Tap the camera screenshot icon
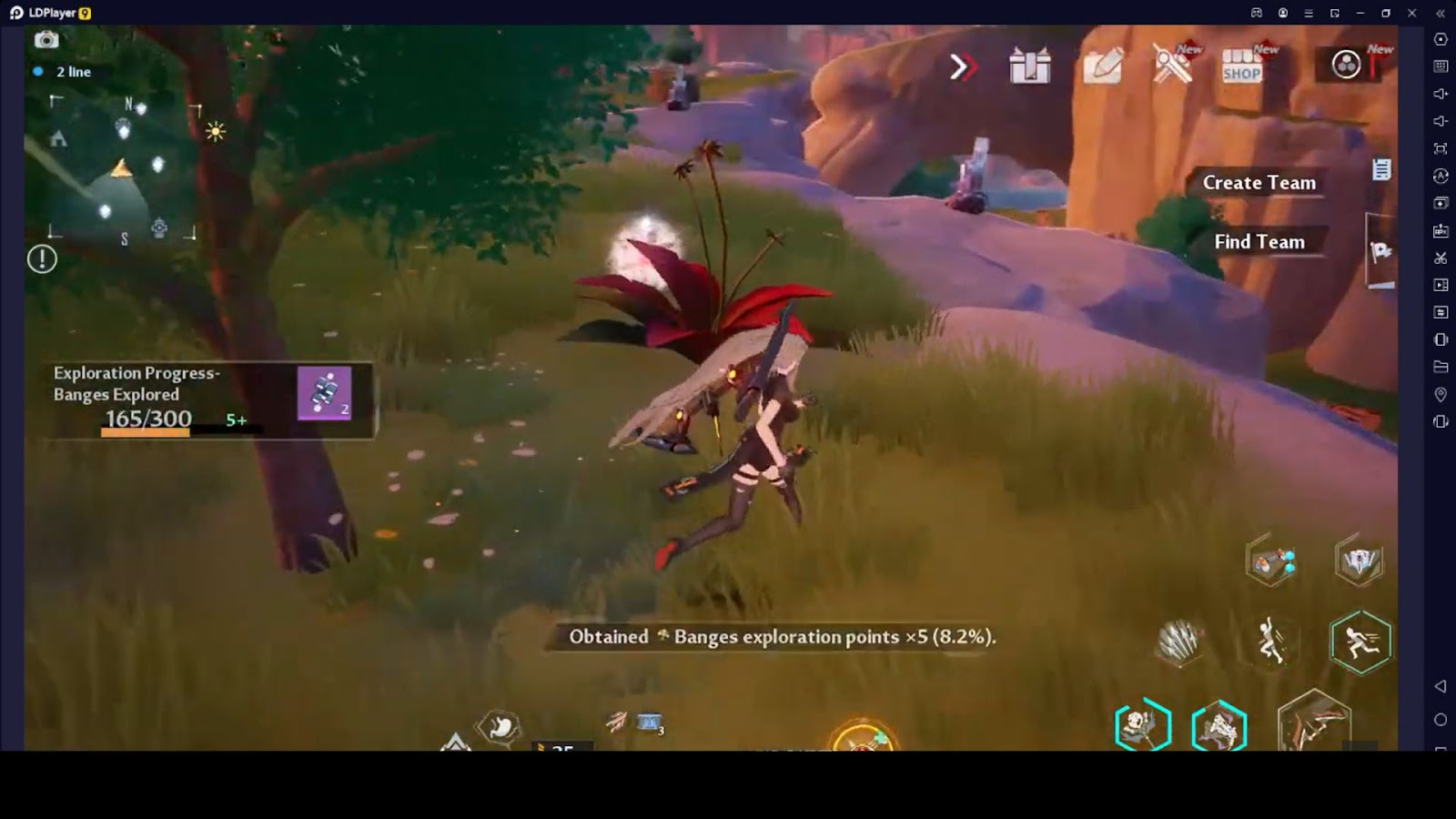 point(46,40)
